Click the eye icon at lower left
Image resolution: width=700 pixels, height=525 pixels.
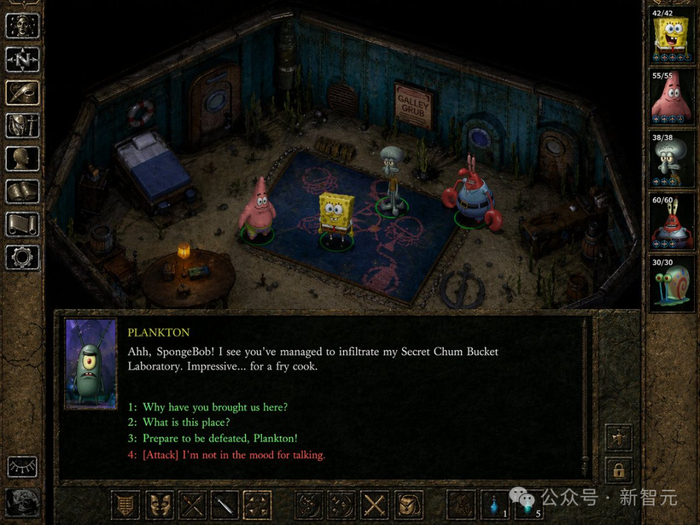click(x=20, y=467)
